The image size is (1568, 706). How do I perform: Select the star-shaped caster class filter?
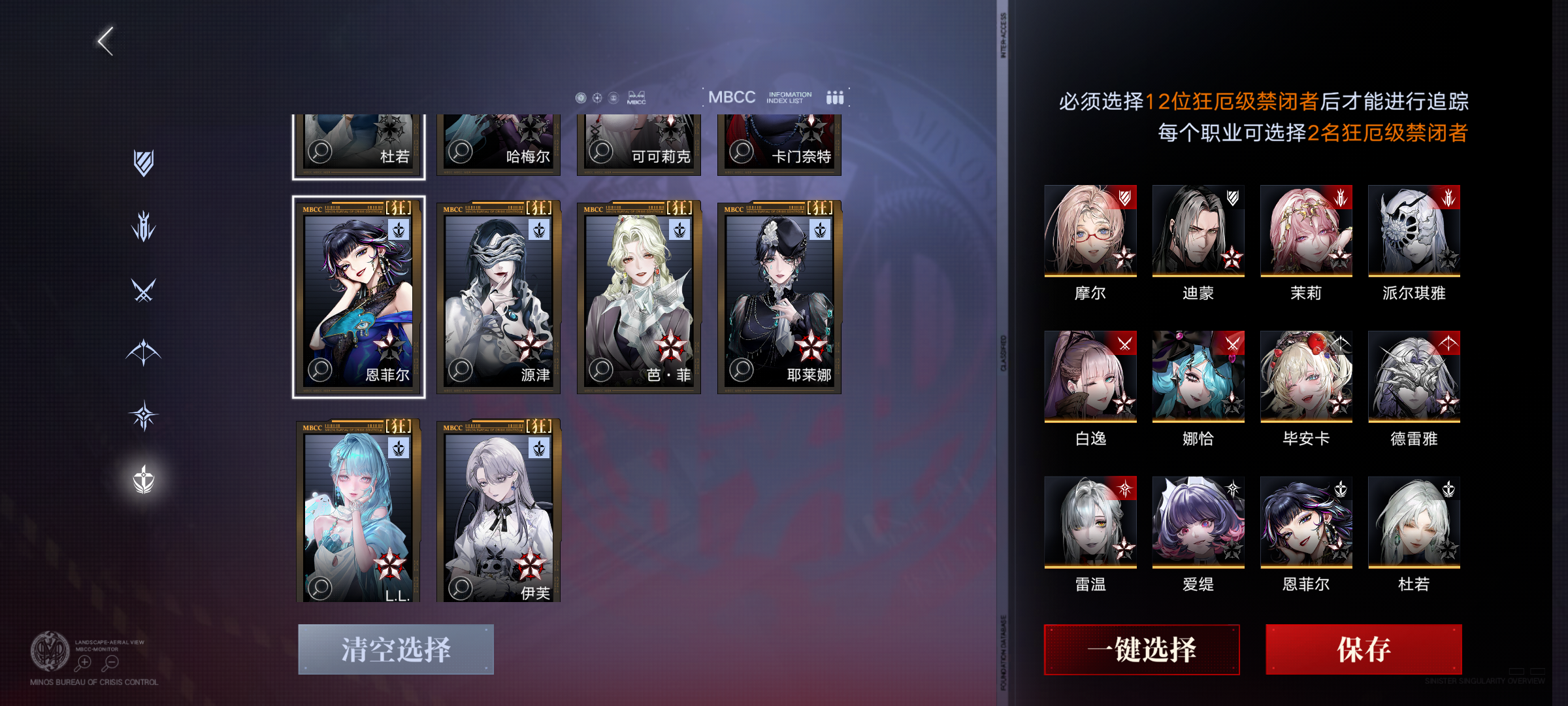142,414
